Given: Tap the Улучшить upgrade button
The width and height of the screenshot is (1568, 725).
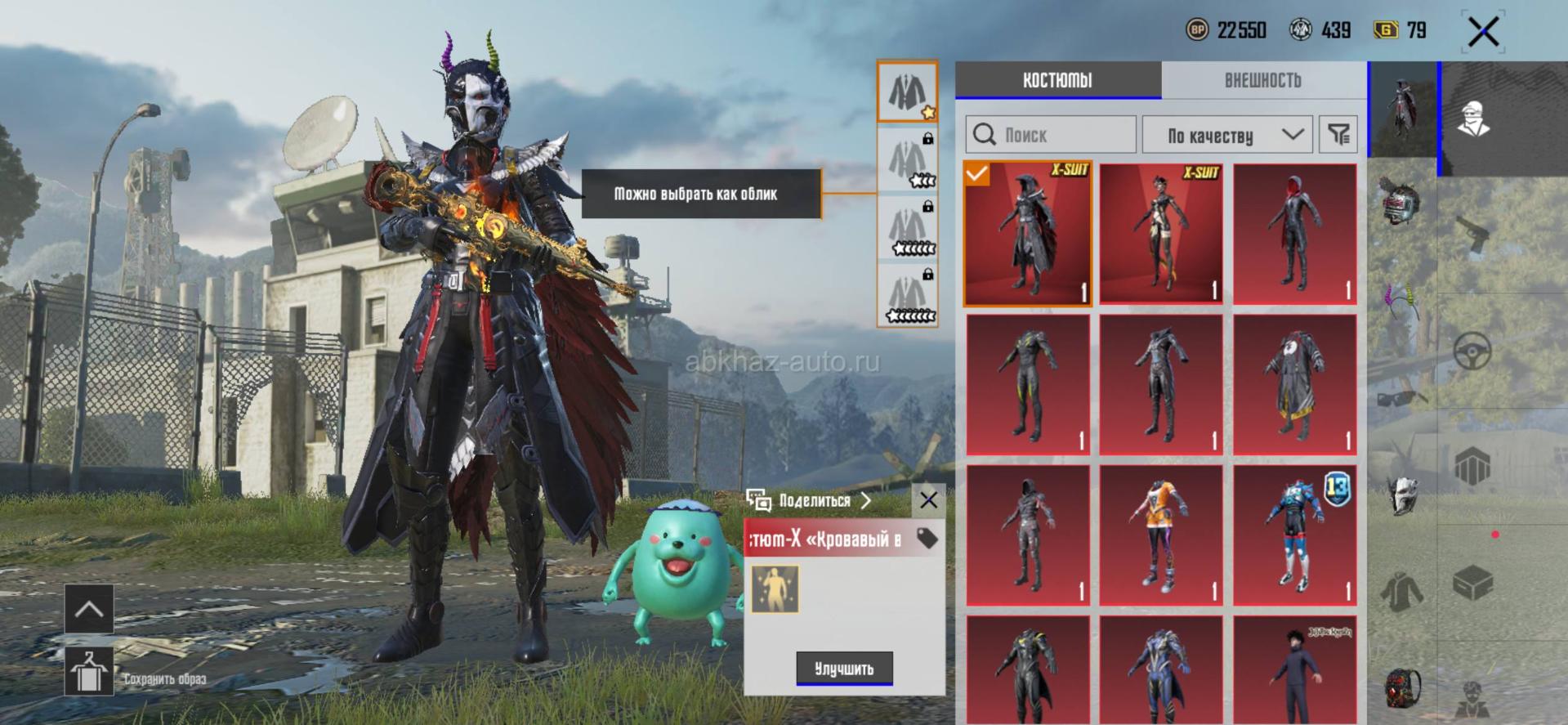Looking at the screenshot, I should click(844, 669).
